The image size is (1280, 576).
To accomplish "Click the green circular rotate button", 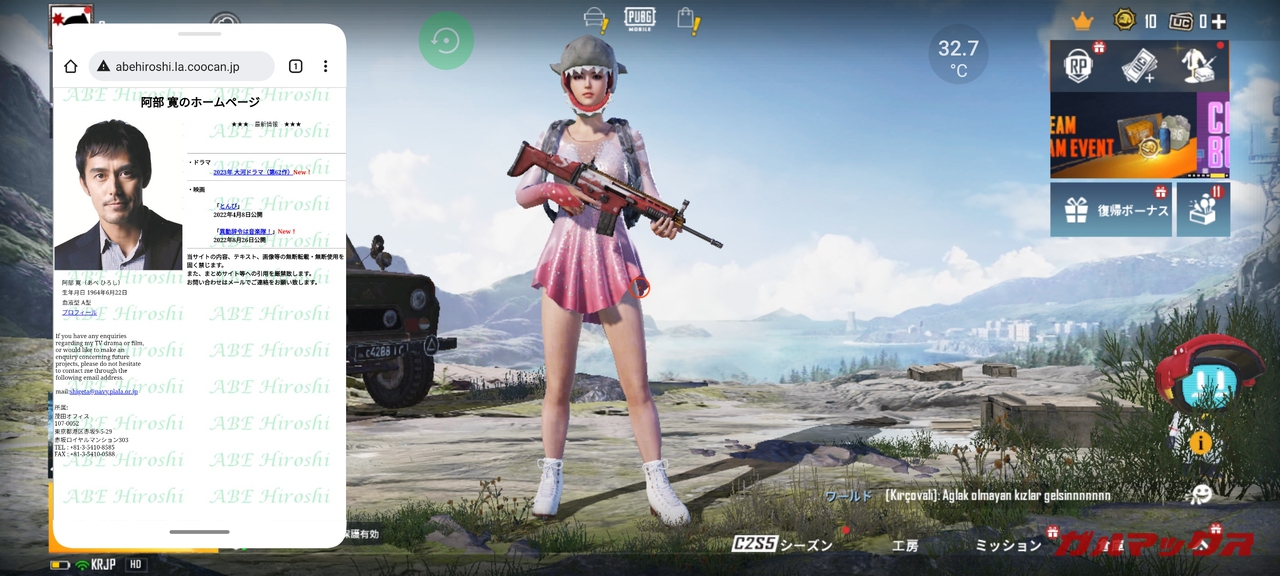I will [446, 41].
